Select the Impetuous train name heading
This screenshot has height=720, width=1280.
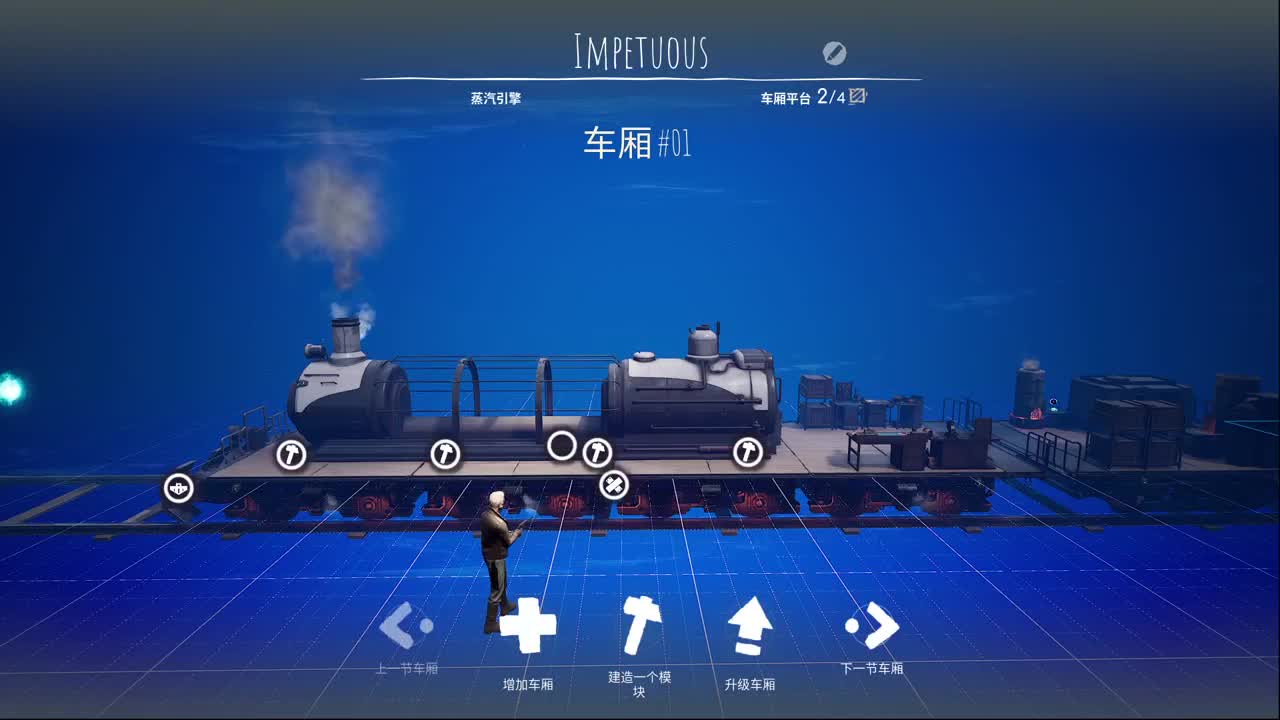(640, 50)
